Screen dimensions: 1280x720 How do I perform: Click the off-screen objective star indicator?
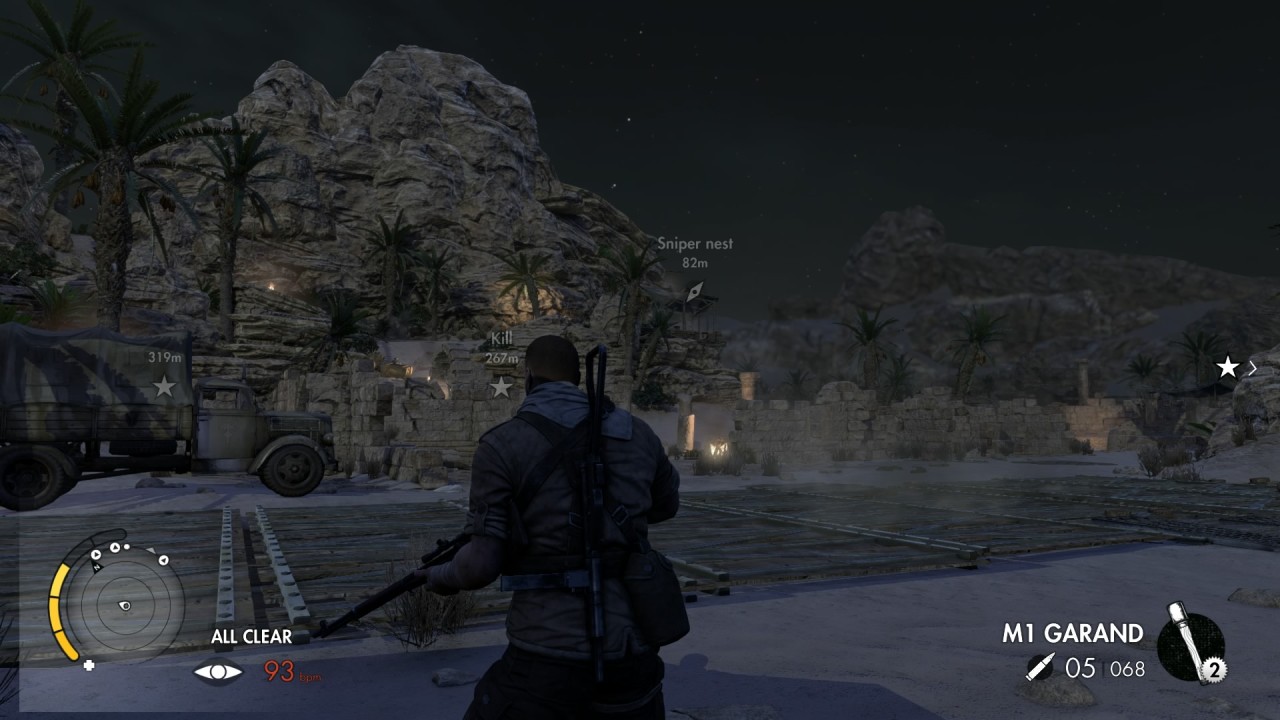click(x=1228, y=367)
